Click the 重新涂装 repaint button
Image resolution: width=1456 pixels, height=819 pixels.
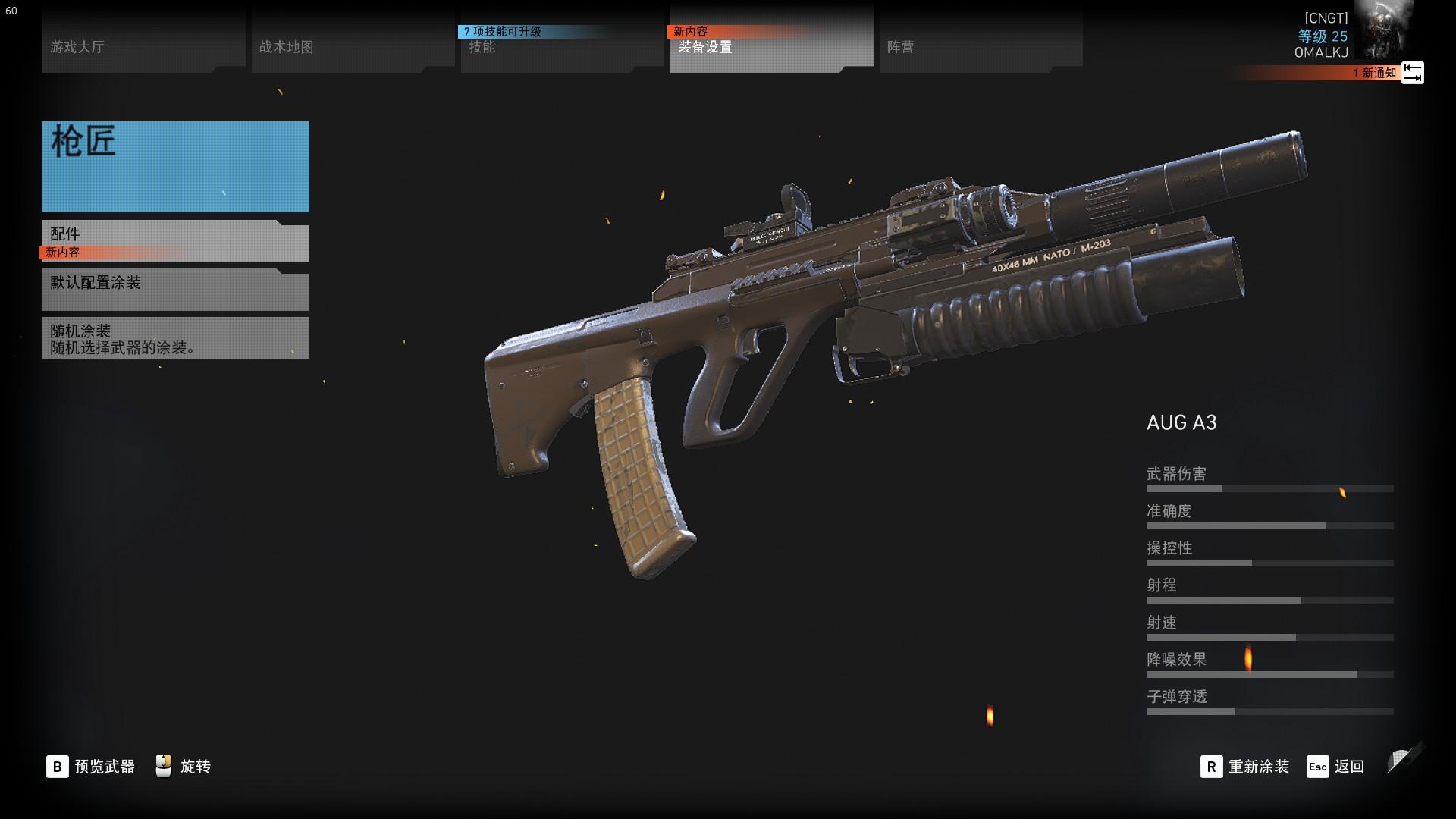[1245, 767]
